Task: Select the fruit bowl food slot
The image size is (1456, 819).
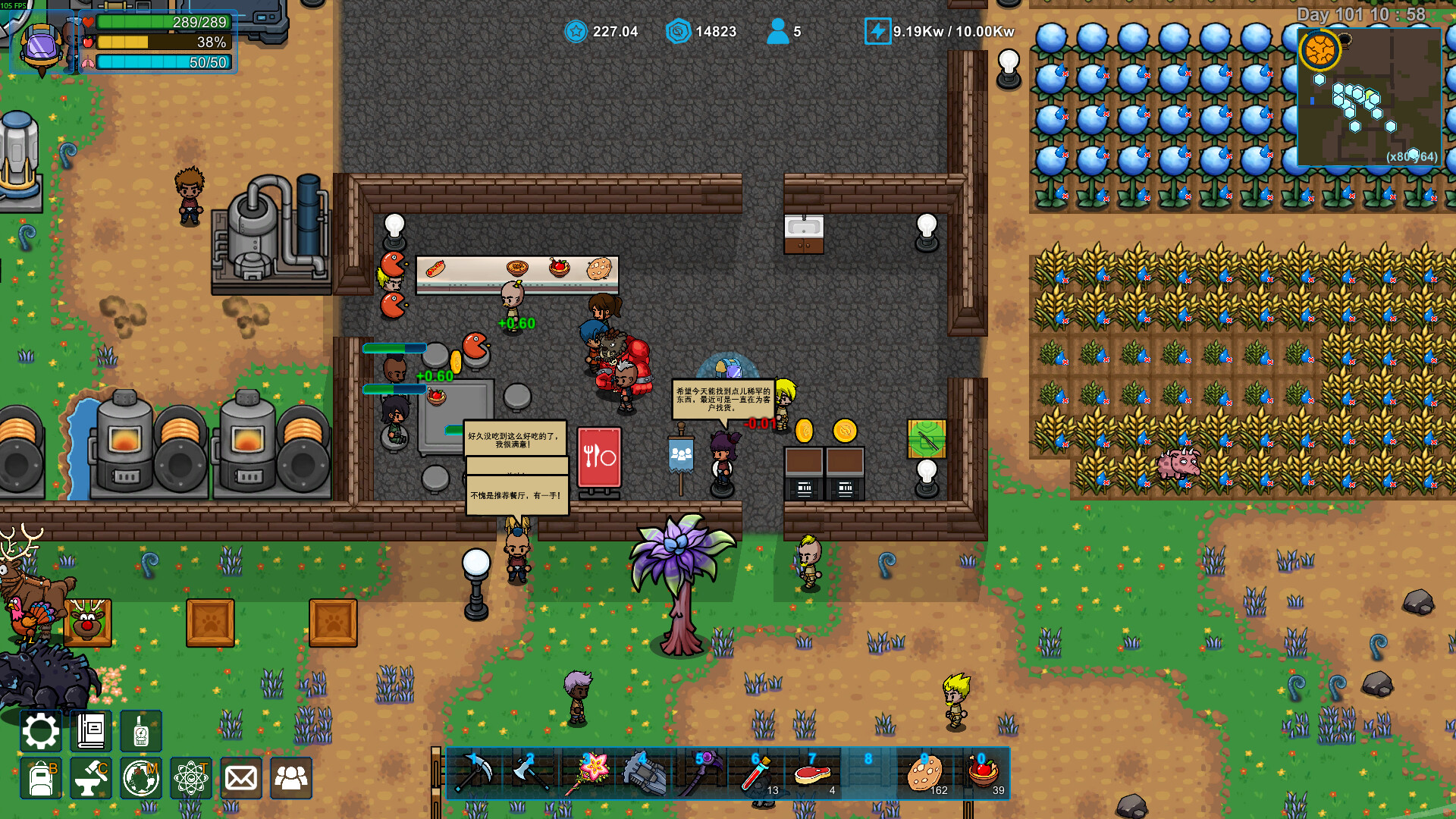Action: [983, 773]
